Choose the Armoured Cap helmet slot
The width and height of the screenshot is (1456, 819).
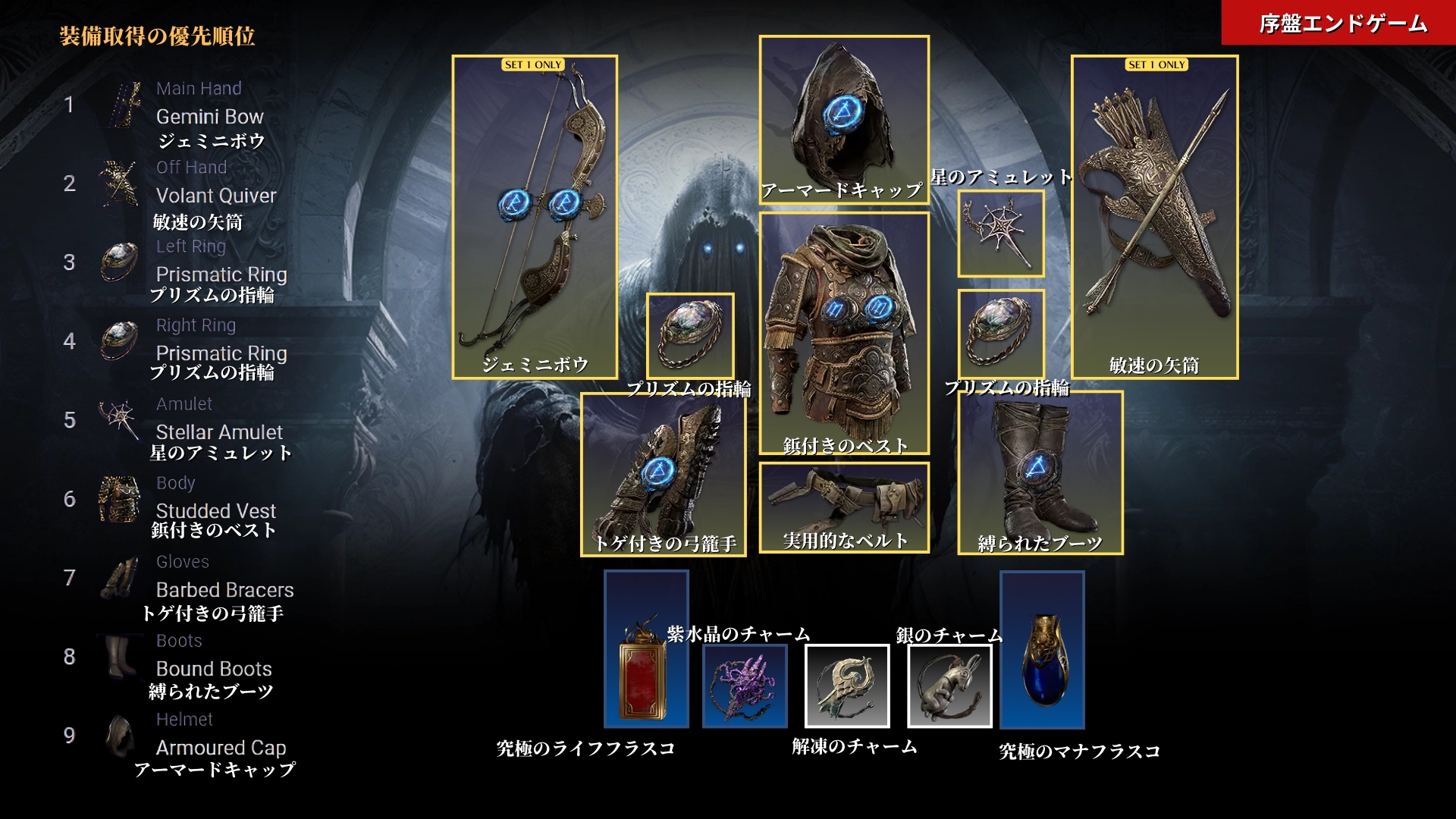tap(844, 119)
